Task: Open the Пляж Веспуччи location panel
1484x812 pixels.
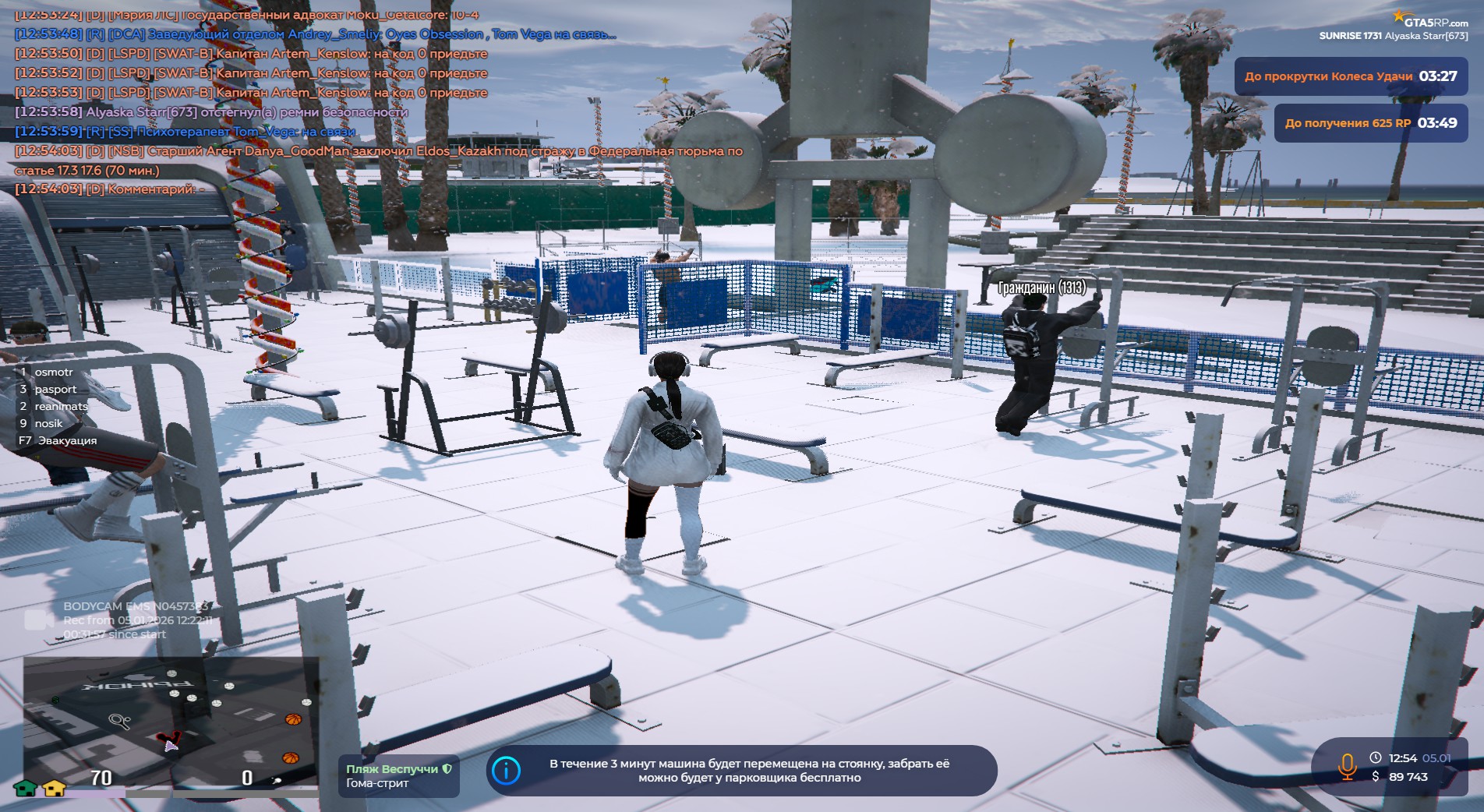Action: click(398, 776)
